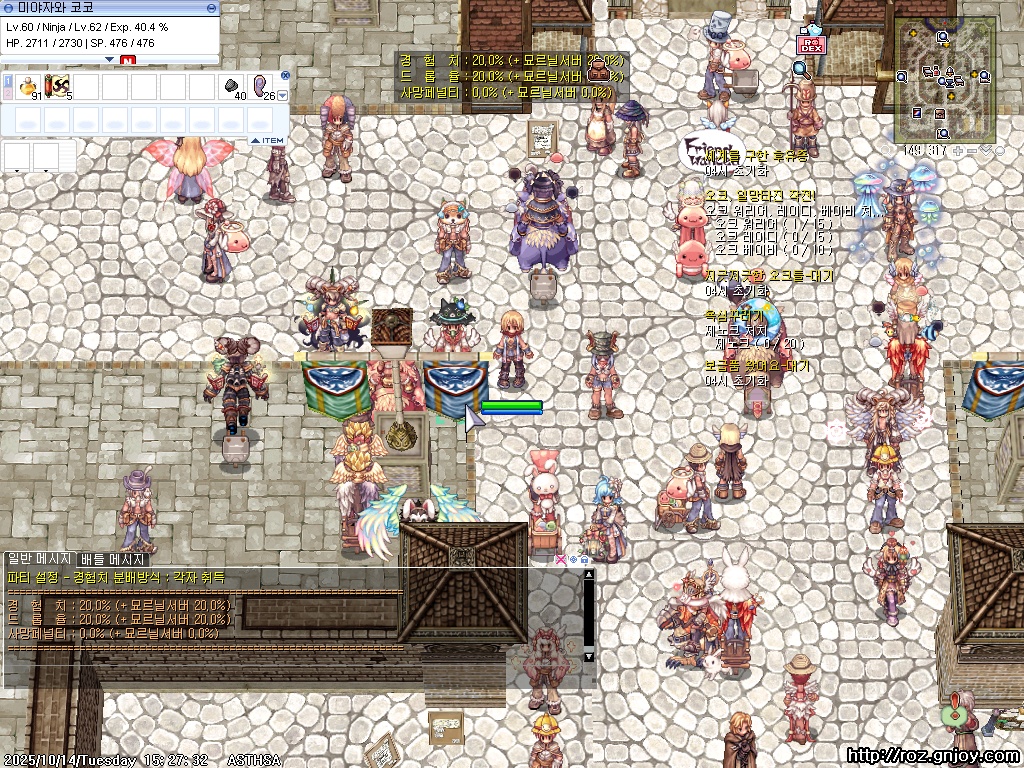Expand the status window down arrow
Image resolution: width=1024 pixels, height=768 pixels.
[x=110, y=59]
